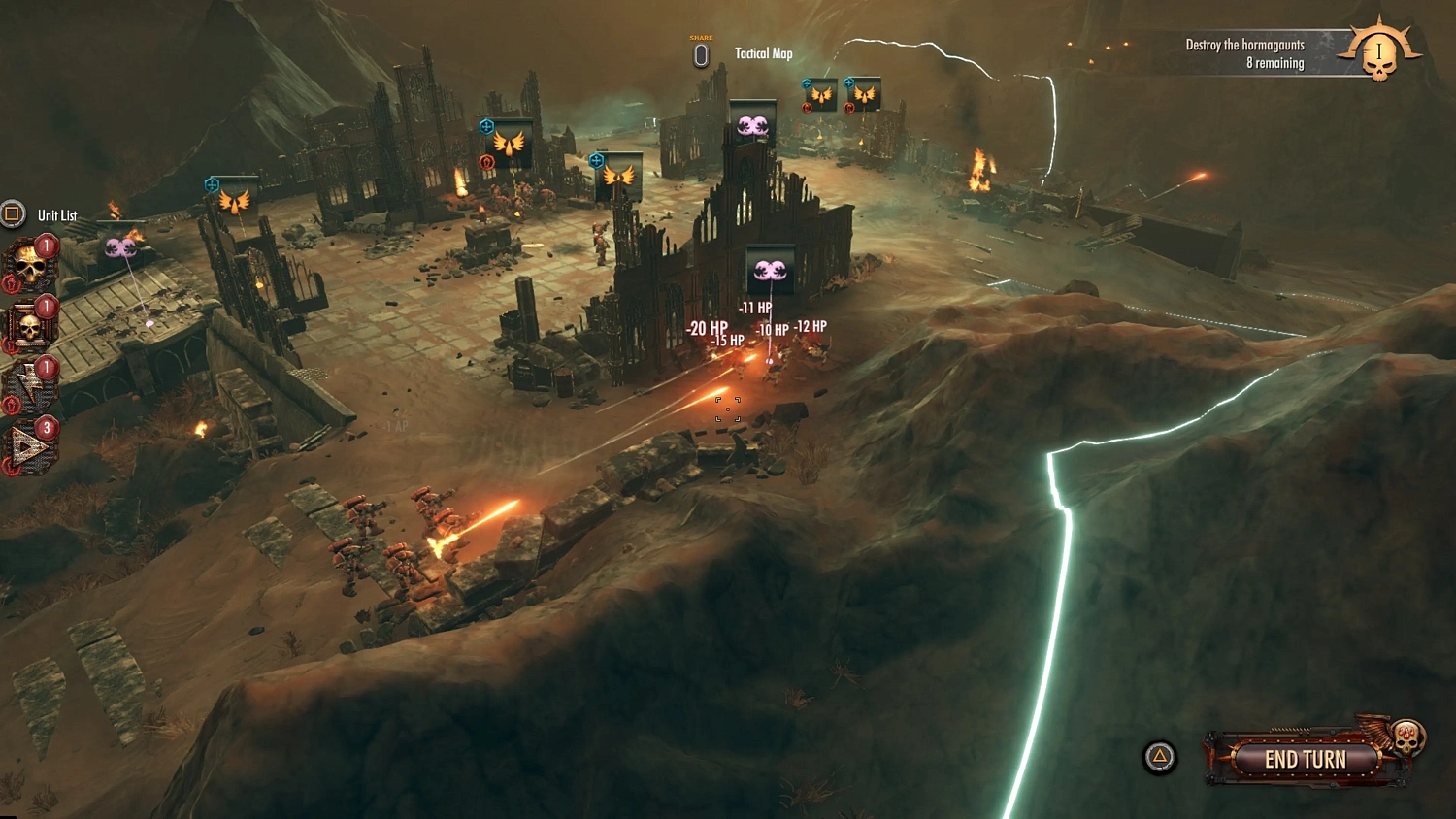Screen dimensions: 1456x819
Task: Click the Blood Angels winged banner near the chapel ruins
Action: [x=512, y=142]
